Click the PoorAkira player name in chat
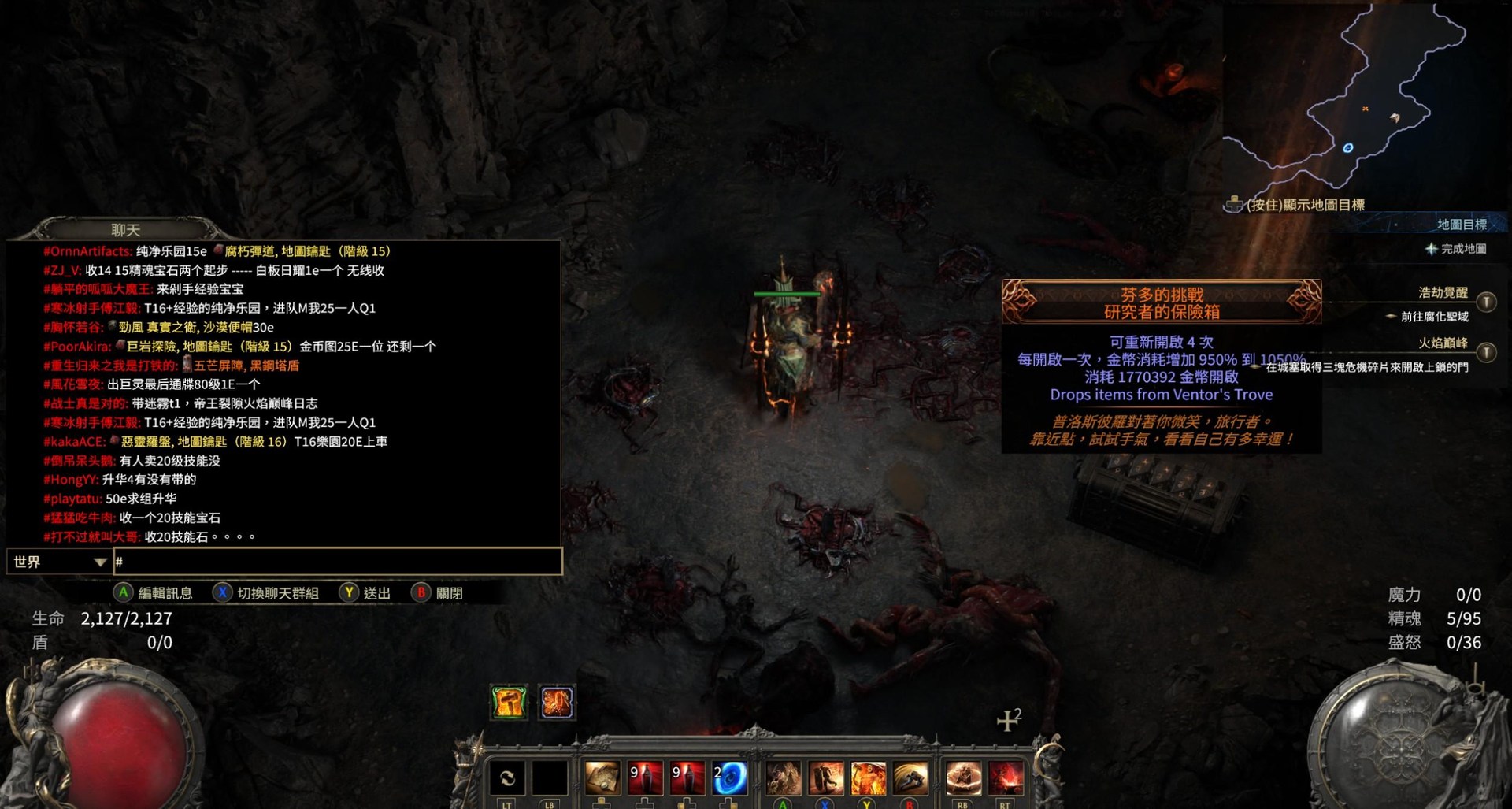Viewport: 1512px width, 809px height. (x=77, y=347)
